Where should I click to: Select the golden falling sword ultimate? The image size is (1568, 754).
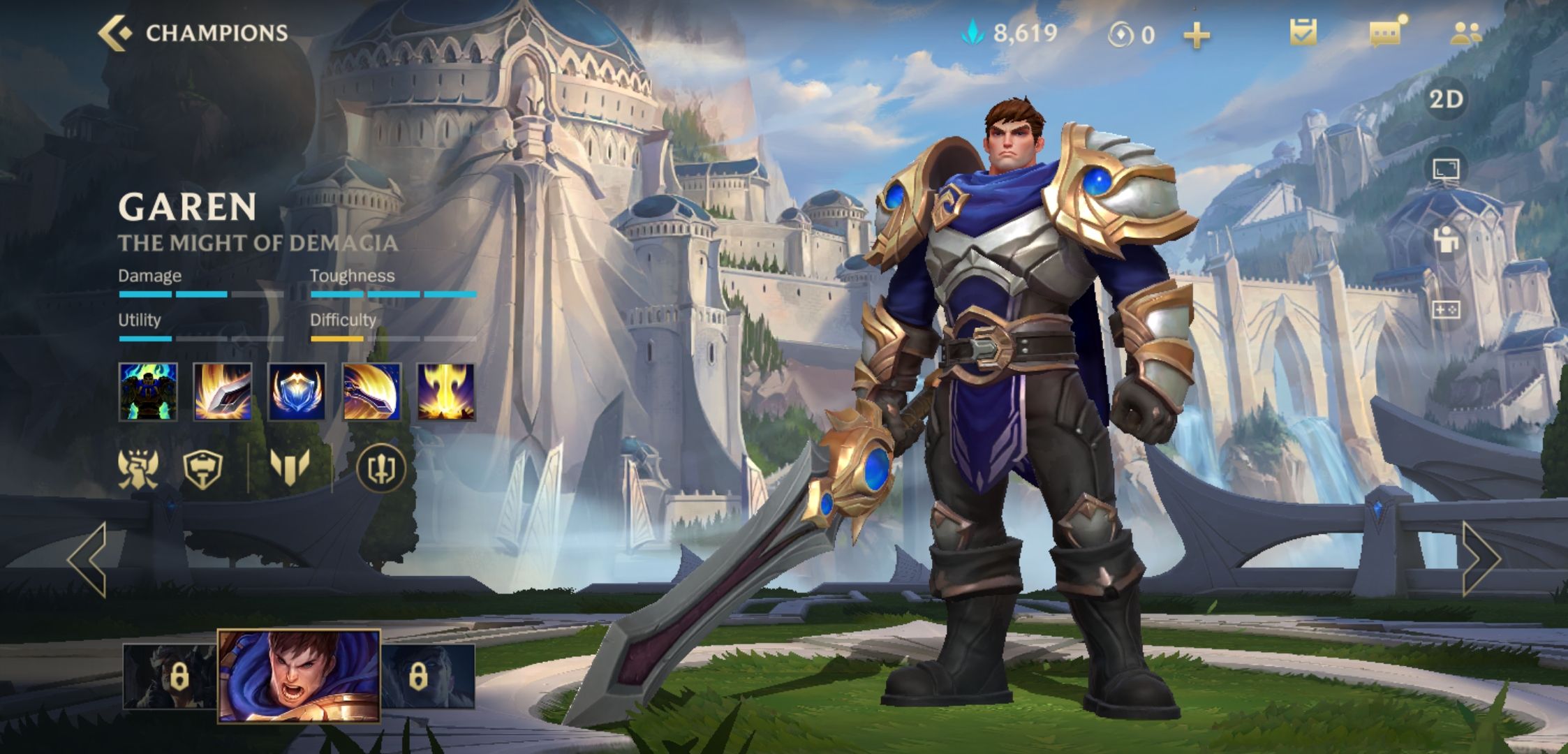(446, 392)
